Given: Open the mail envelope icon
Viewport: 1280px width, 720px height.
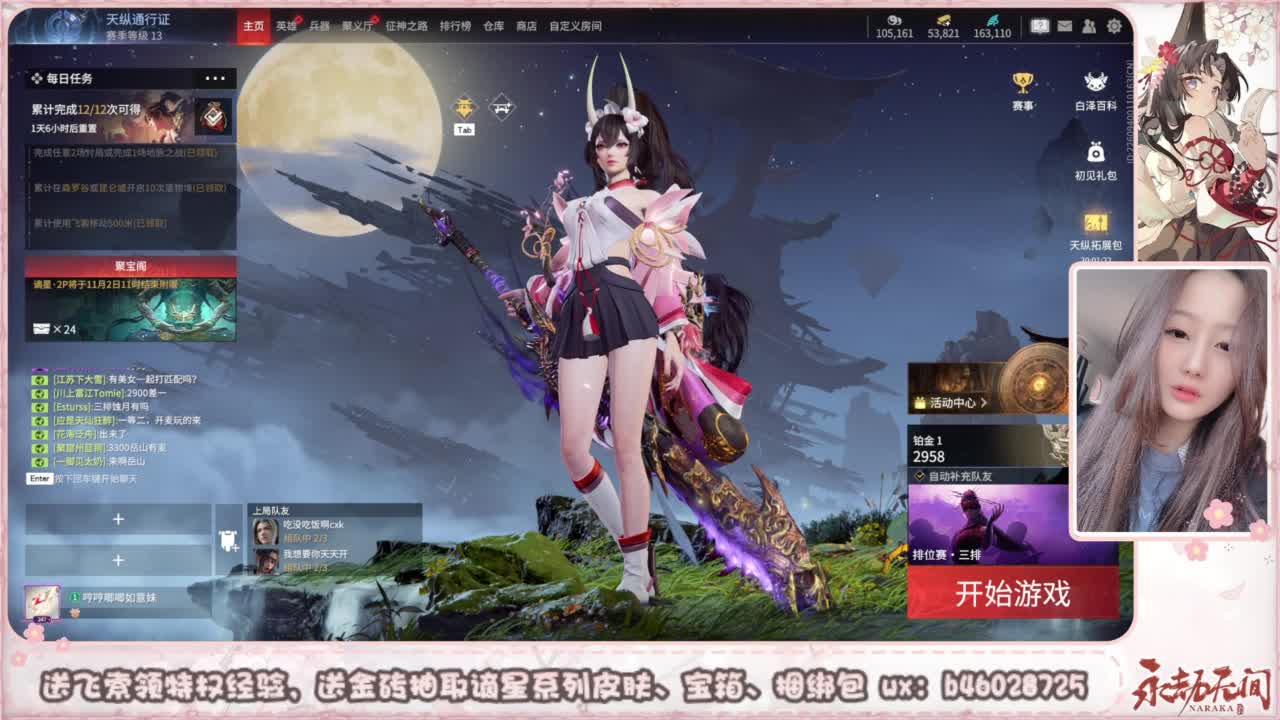Looking at the screenshot, I should 1064,24.
